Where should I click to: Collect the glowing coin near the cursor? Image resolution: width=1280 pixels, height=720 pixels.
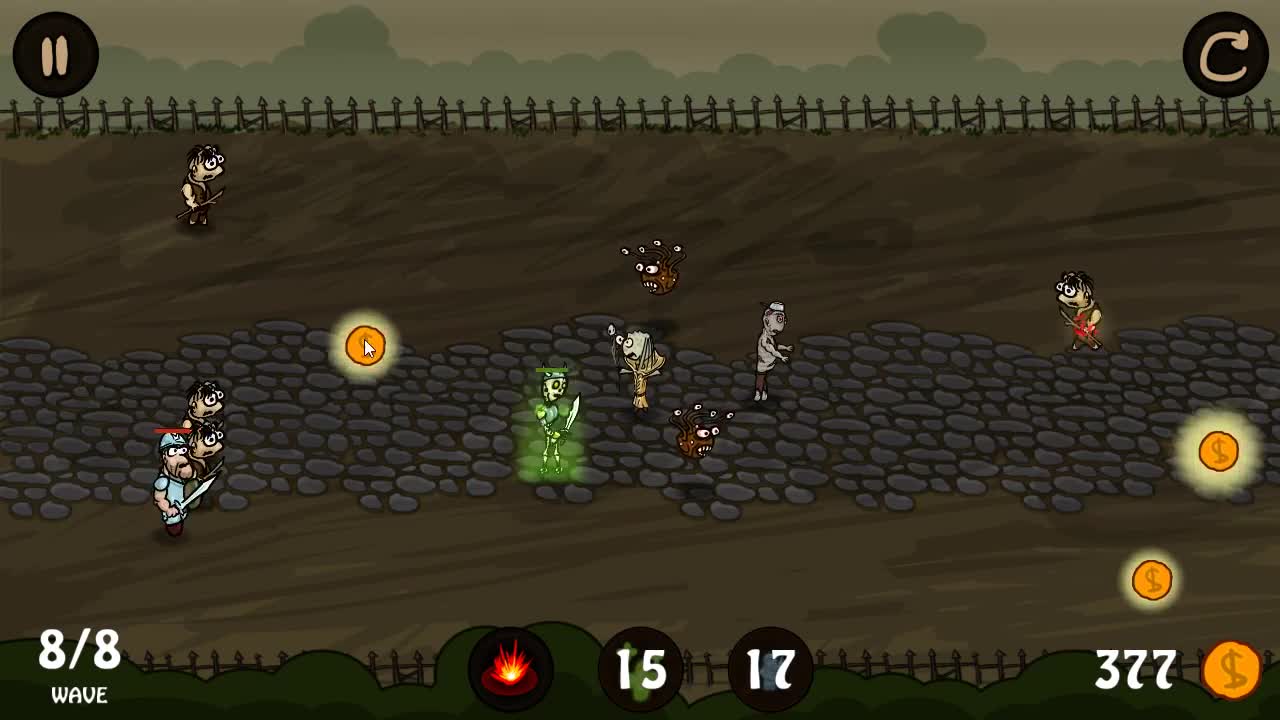(362, 345)
